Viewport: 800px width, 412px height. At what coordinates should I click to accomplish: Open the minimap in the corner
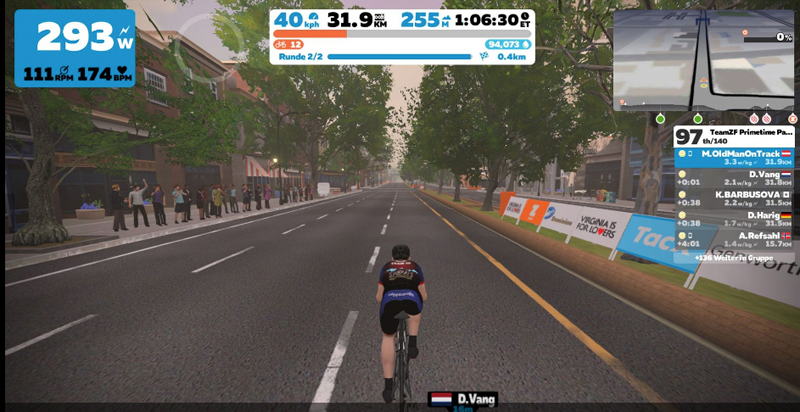pyautogui.click(x=705, y=59)
